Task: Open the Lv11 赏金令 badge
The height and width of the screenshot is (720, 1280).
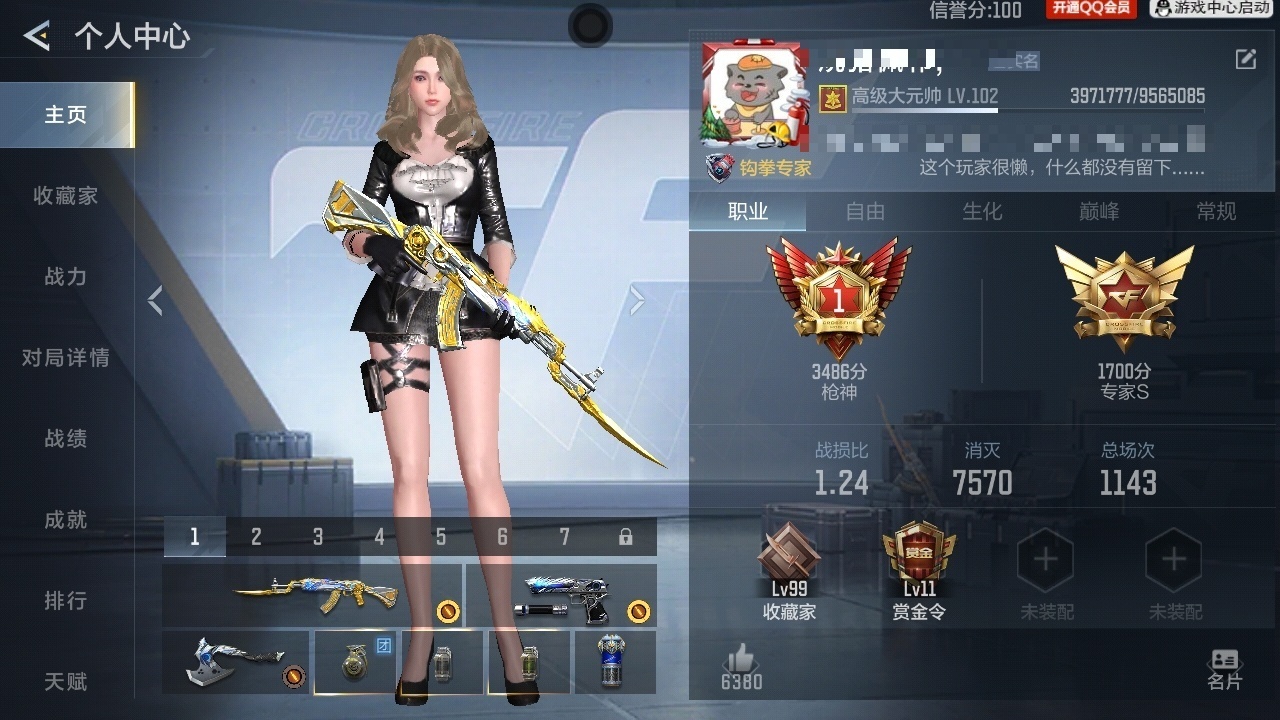Action: 918,572
